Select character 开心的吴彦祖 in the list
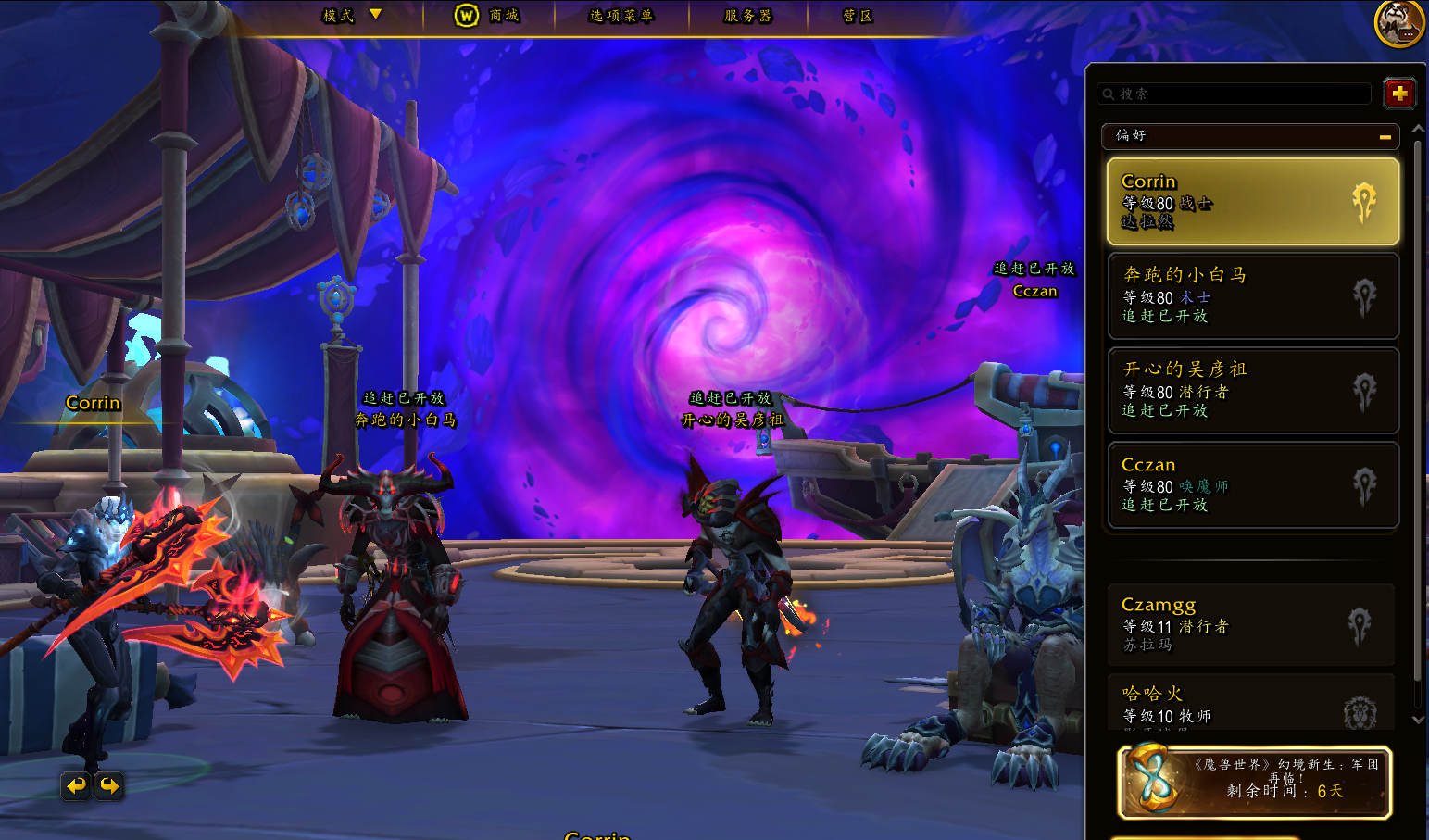The width and height of the screenshot is (1429, 840). pyautogui.click(x=1252, y=390)
